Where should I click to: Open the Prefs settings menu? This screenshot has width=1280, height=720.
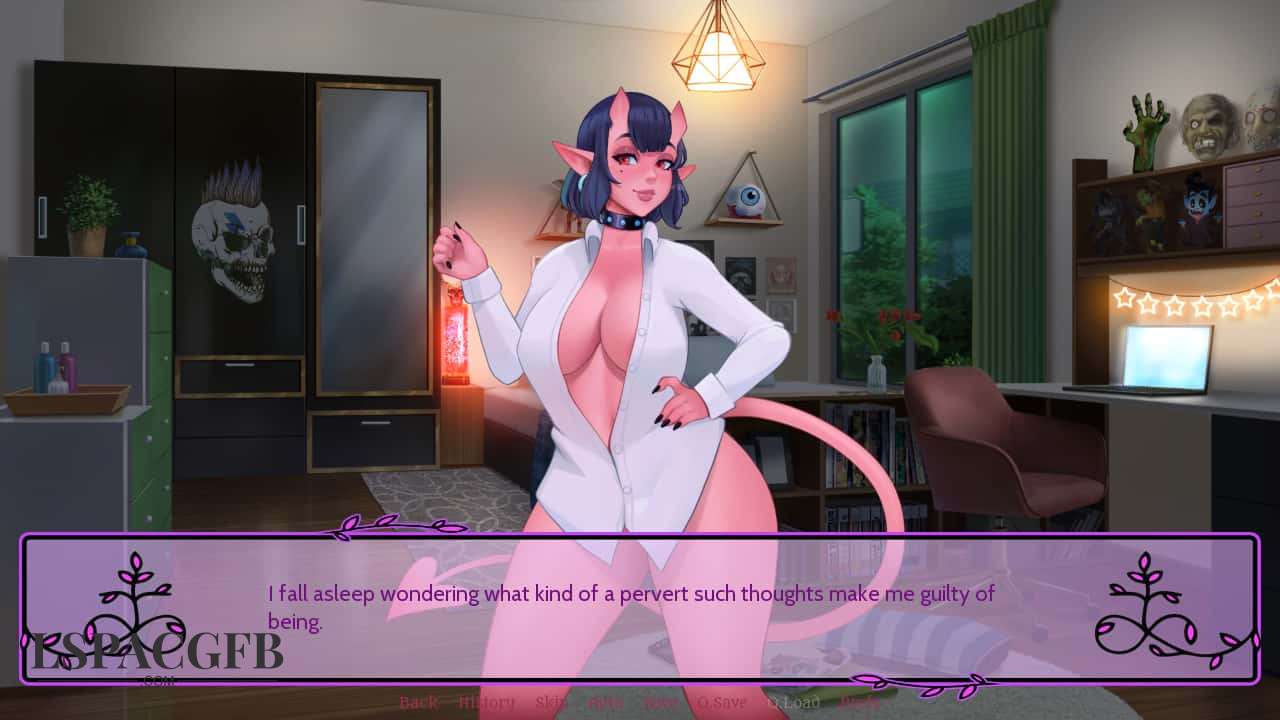pos(857,703)
